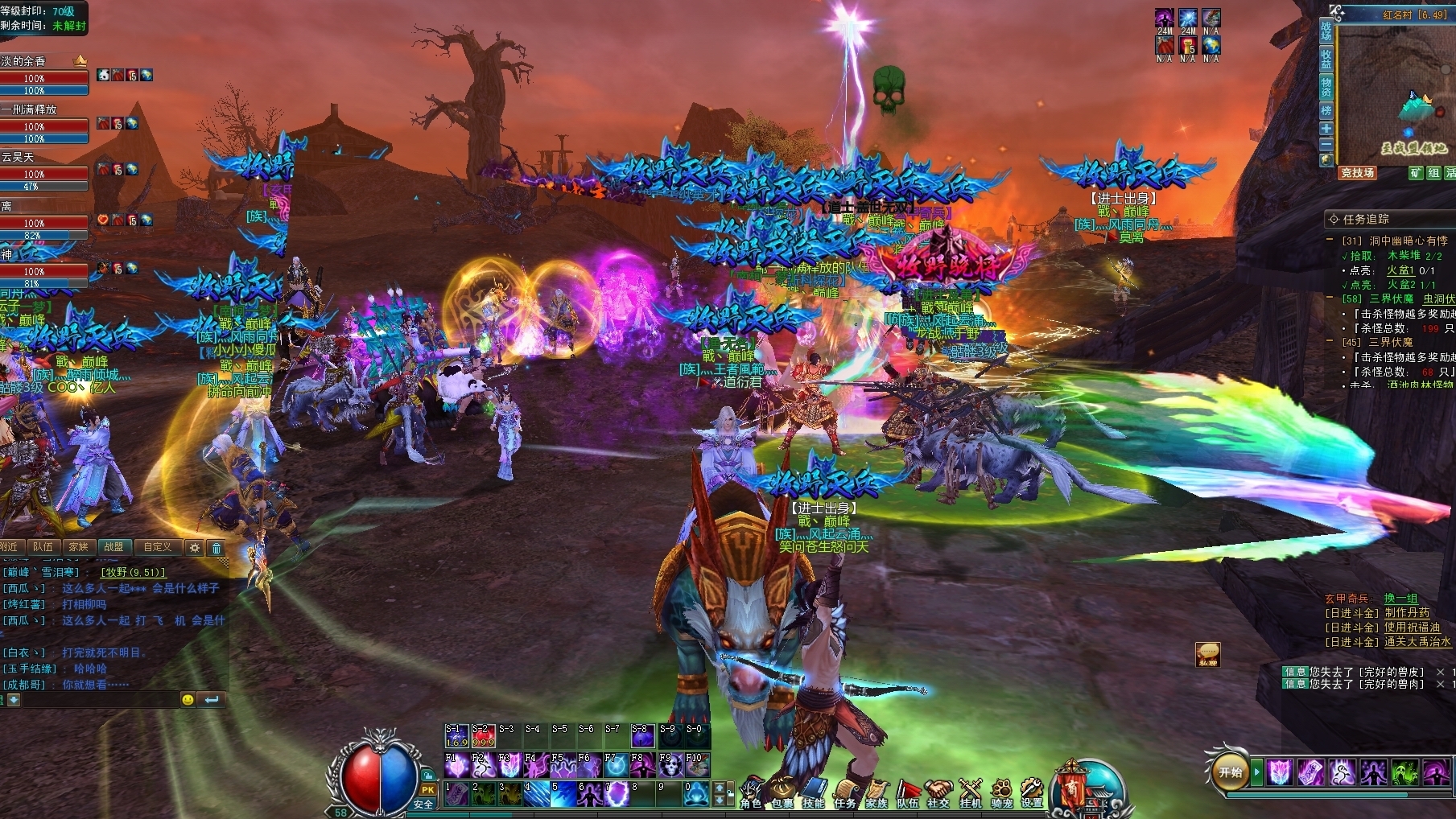The image size is (1456, 819).
Task: Clear chat with the trash icon
Action: pos(217,548)
